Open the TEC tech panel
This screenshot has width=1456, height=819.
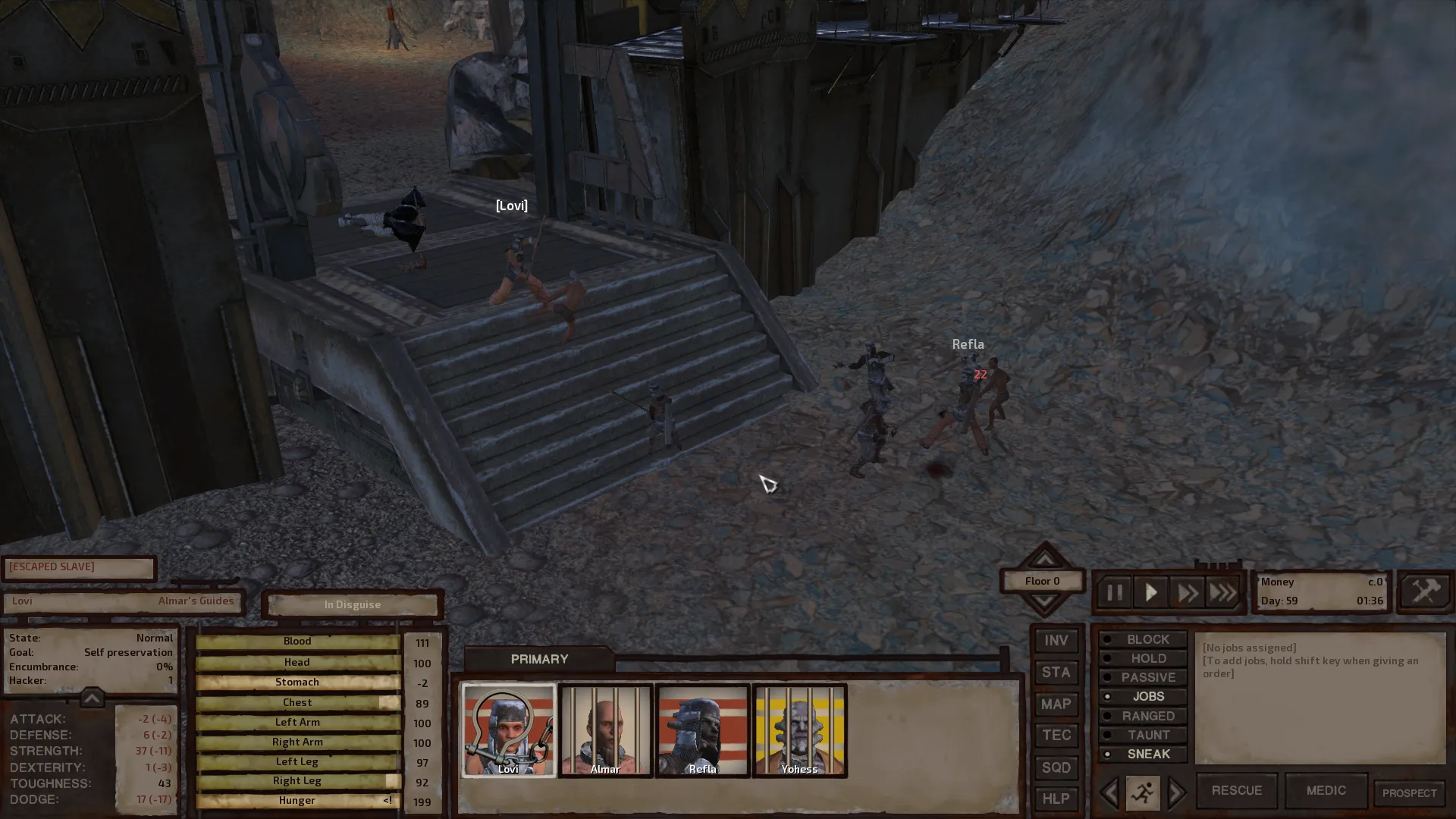[1056, 736]
